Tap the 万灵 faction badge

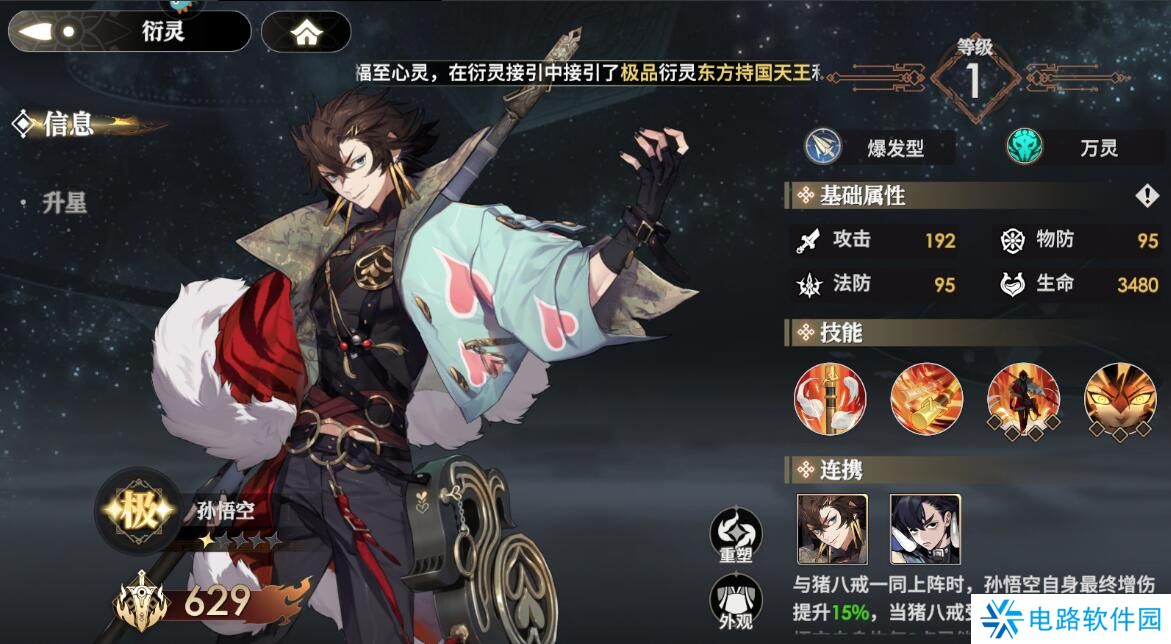[x=1077, y=148]
